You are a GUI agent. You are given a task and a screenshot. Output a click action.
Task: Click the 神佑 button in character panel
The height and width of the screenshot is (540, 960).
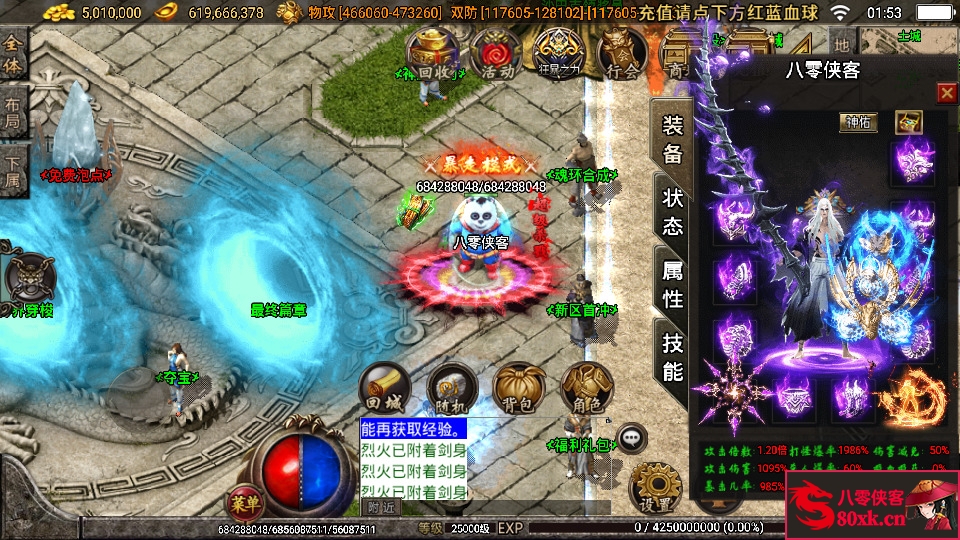click(858, 122)
